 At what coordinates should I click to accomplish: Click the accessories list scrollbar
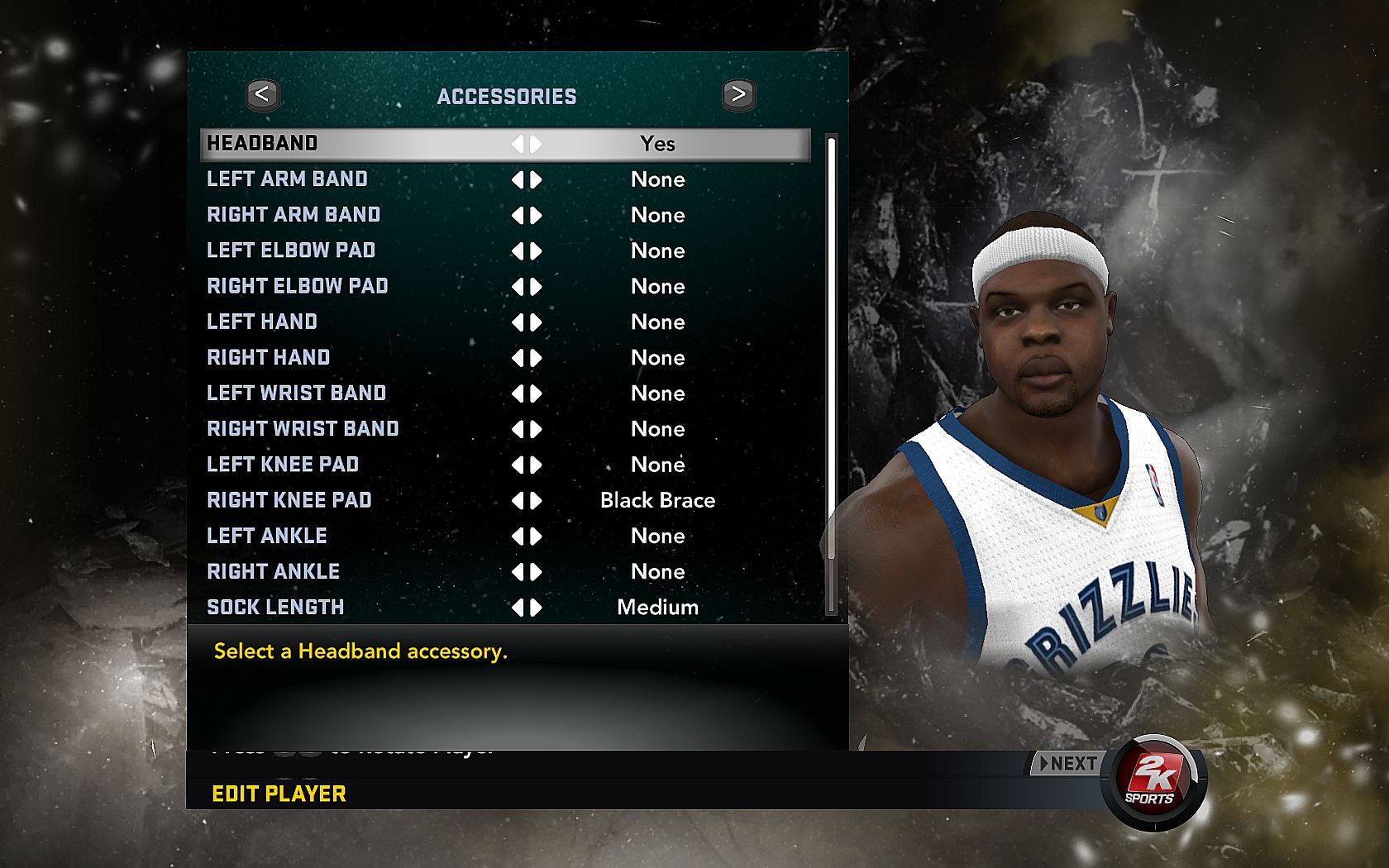pos(831,372)
